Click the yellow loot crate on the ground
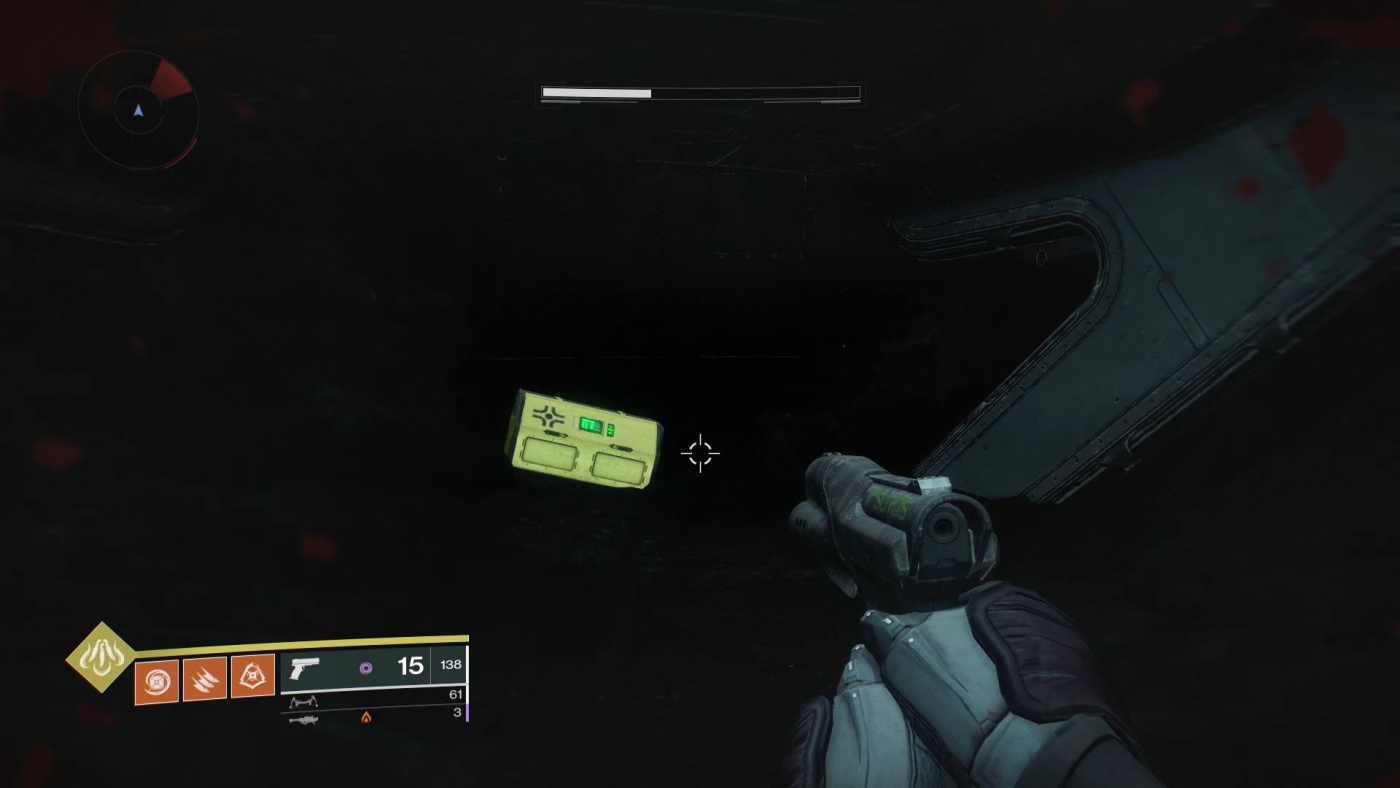The height and width of the screenshot is (788, 1400). (585, 440)
